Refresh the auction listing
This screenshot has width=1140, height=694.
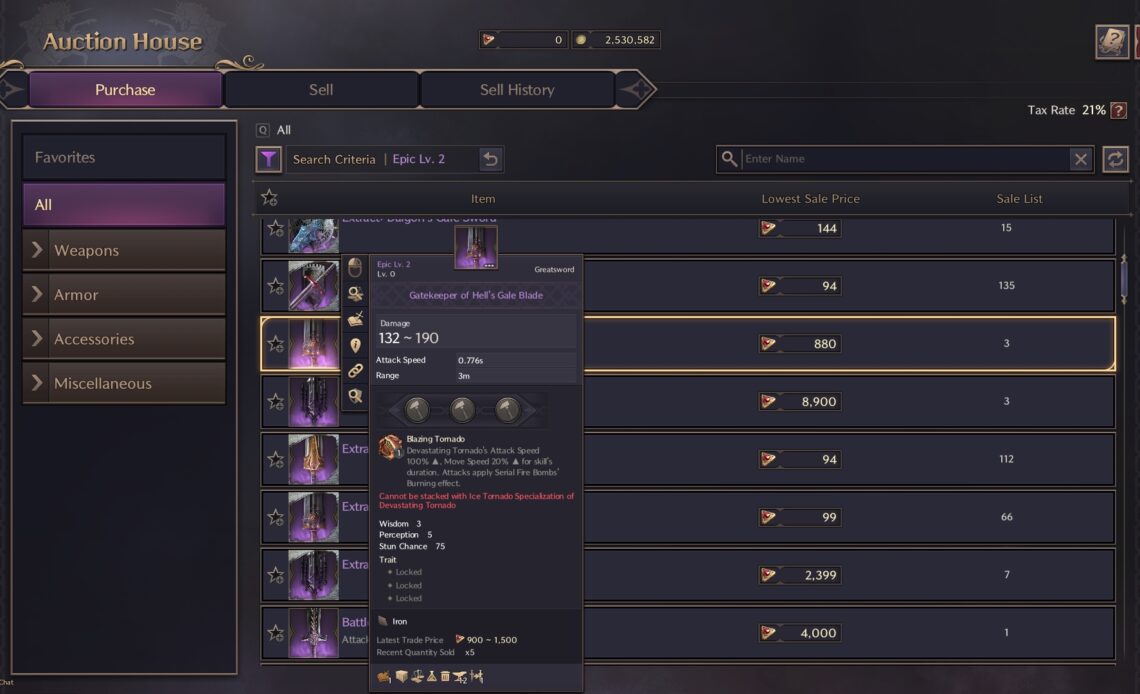point(1115,159)
